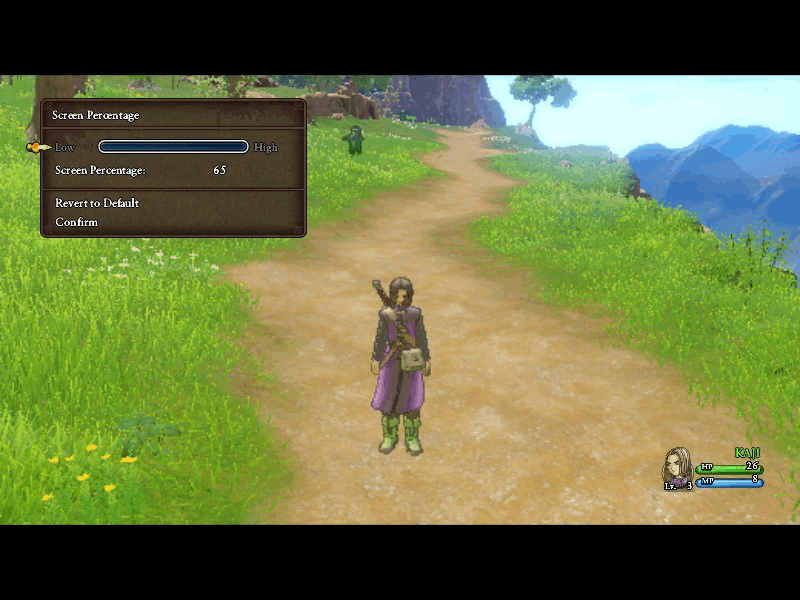Select Revert to Default option
Image resolution: width=800 pixels, height=600 pixels.
(x=97, y=203)
